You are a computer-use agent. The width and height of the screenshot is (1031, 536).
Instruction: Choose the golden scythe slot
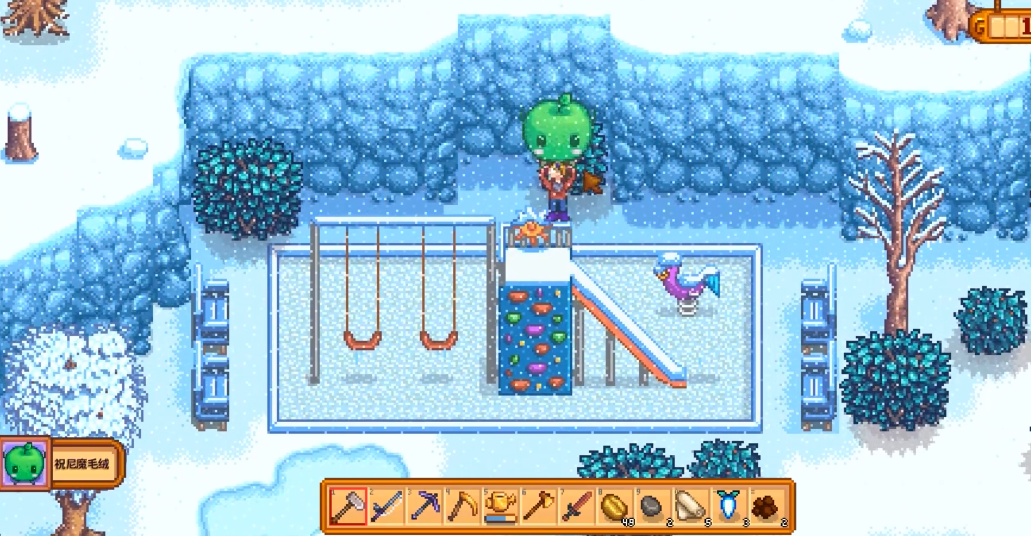[463, 505]
